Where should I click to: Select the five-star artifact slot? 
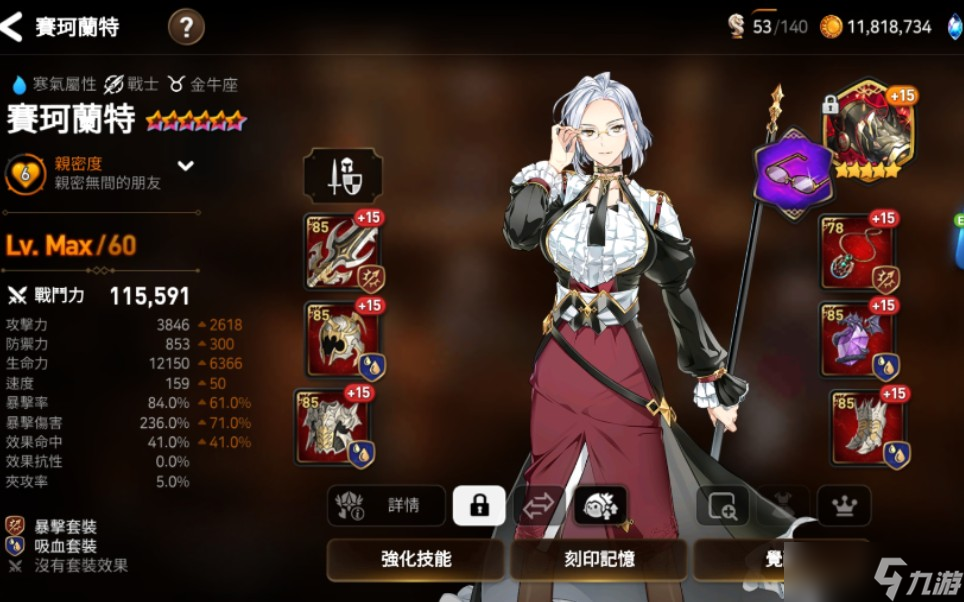click(x=868, y=130)
